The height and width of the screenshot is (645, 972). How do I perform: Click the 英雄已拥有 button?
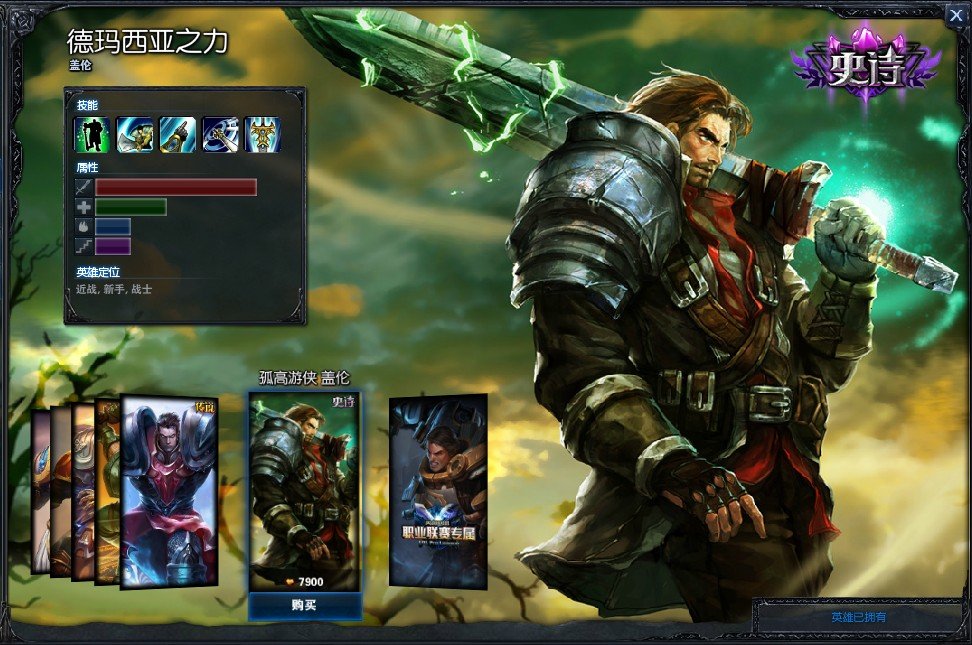(x=858, y=617)
